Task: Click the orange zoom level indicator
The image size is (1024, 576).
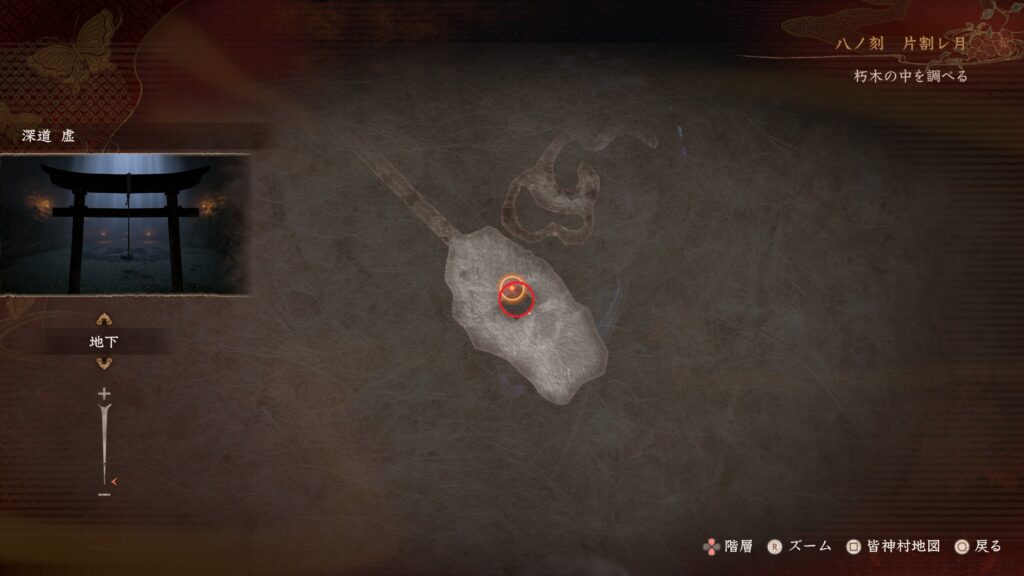Action: [x=114, y=481]
